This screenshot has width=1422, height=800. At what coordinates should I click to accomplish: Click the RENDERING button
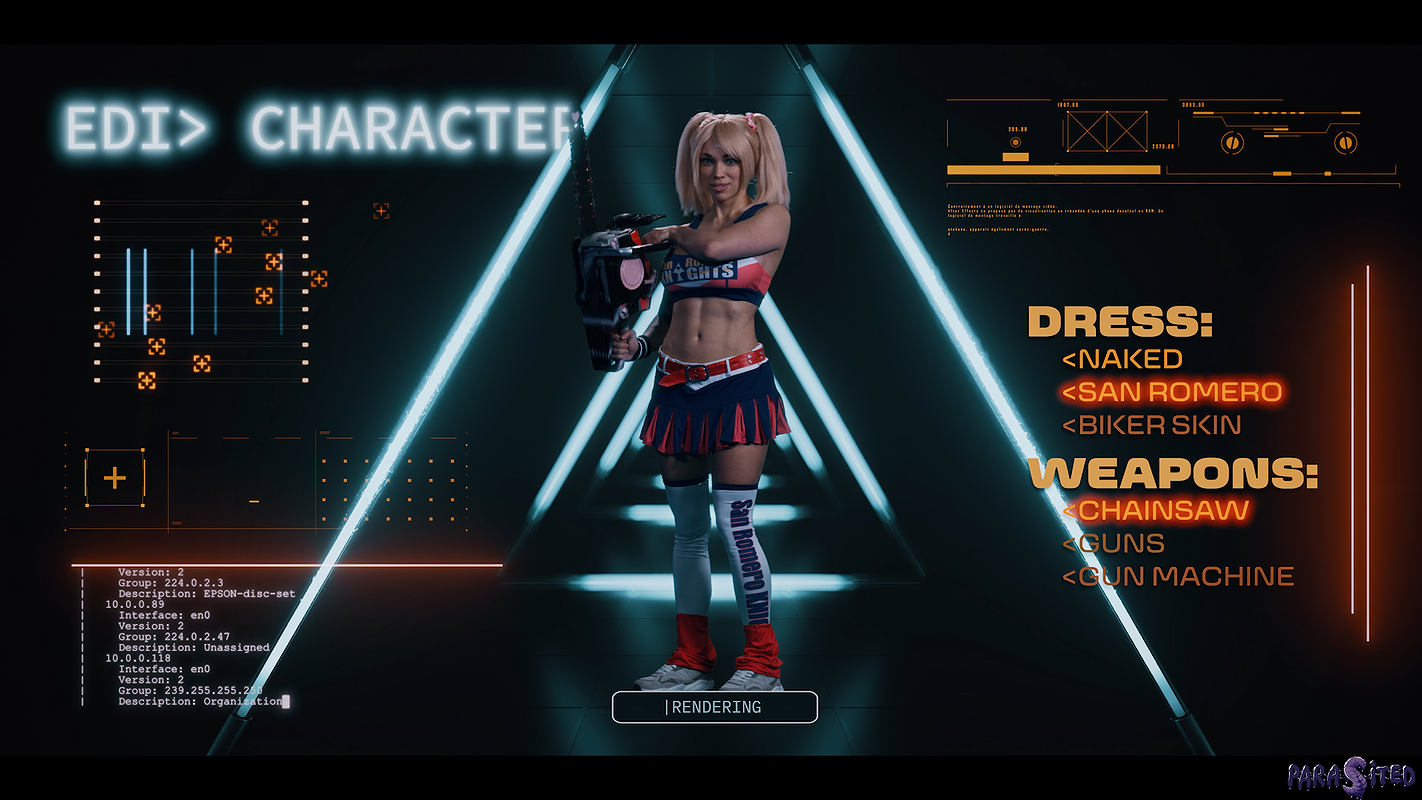pyautogui.click(x=715, y=707)
